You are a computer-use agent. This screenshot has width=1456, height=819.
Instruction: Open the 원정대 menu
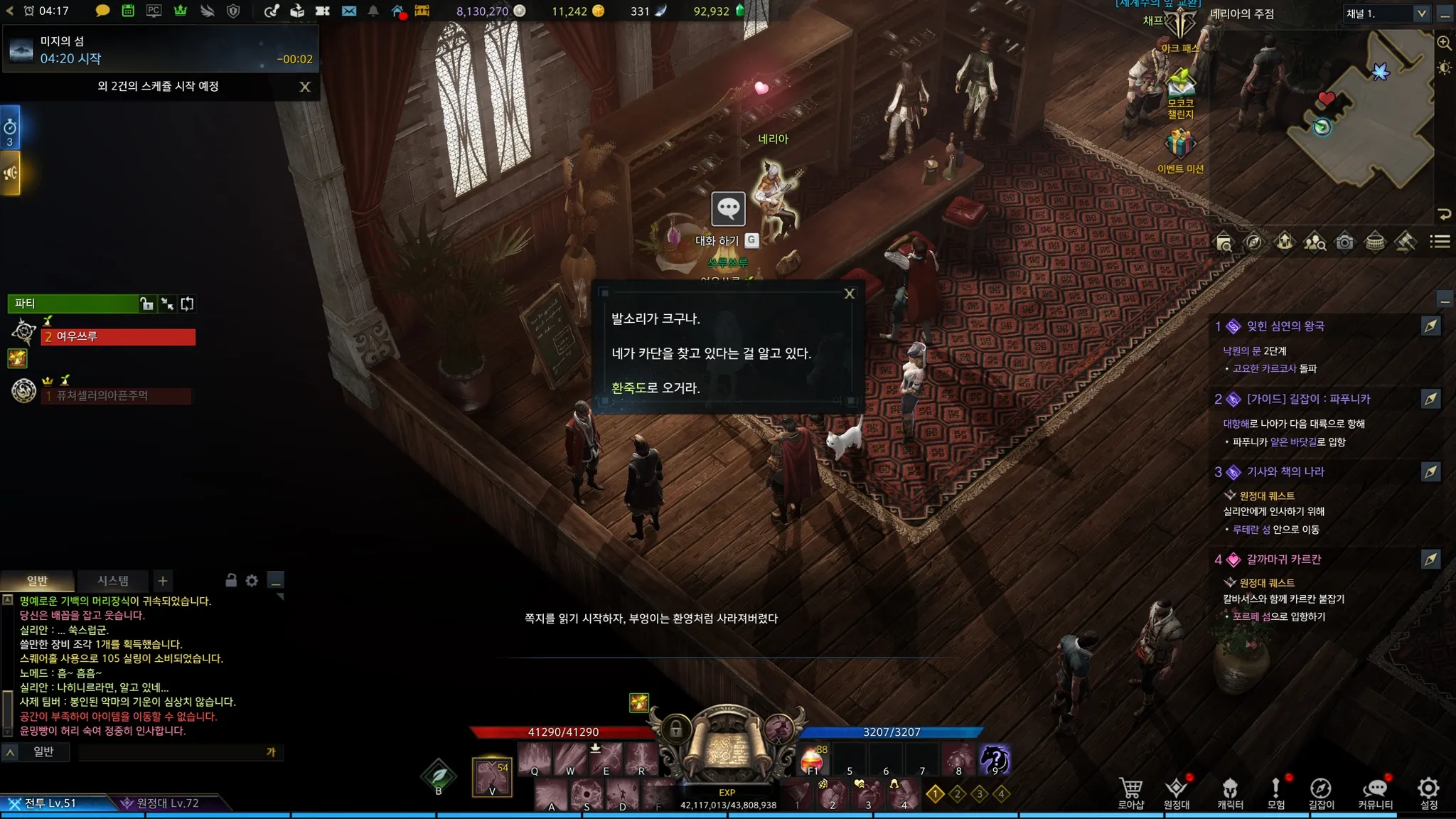[x=1177, y=792]
